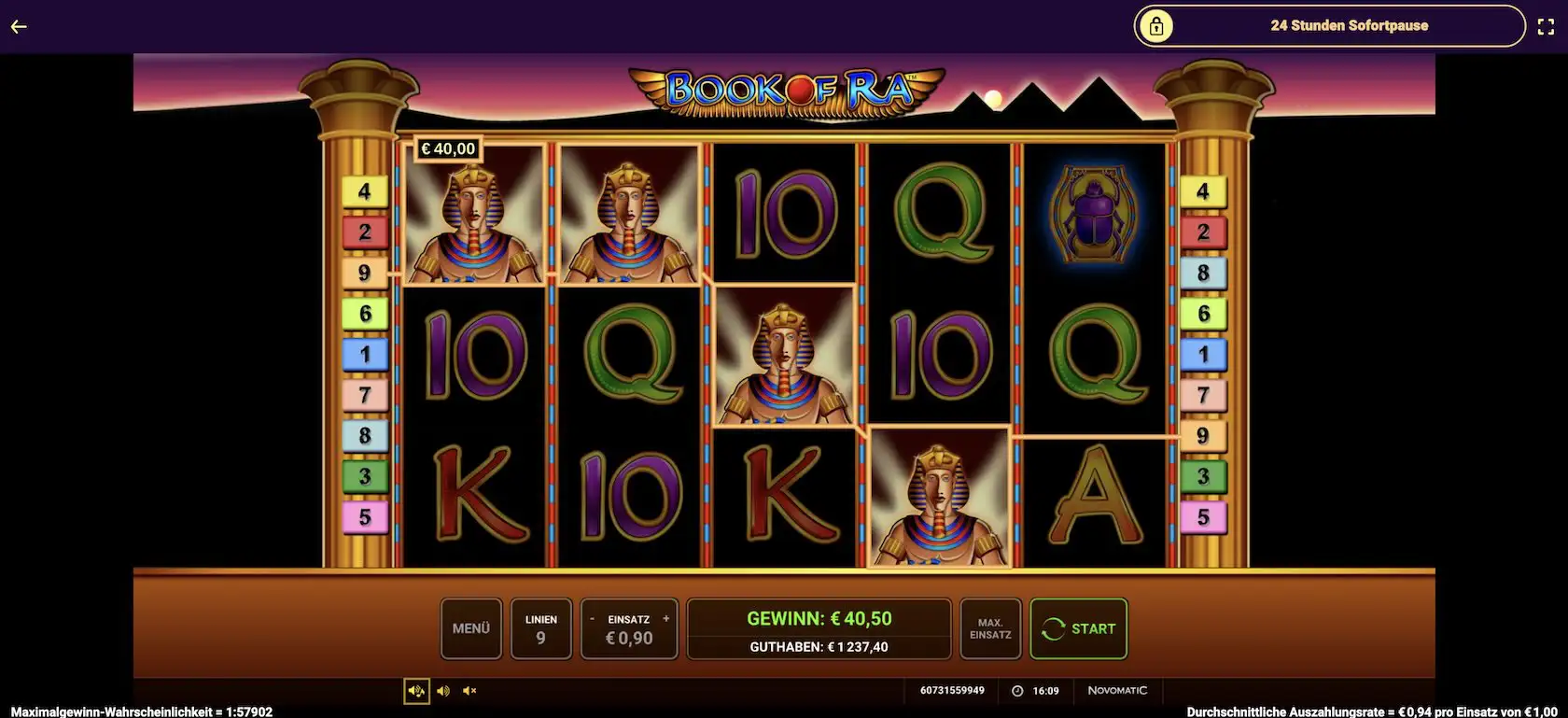
Task: Decrease bet with the minus stepper
Action: [x=592, y=618]
